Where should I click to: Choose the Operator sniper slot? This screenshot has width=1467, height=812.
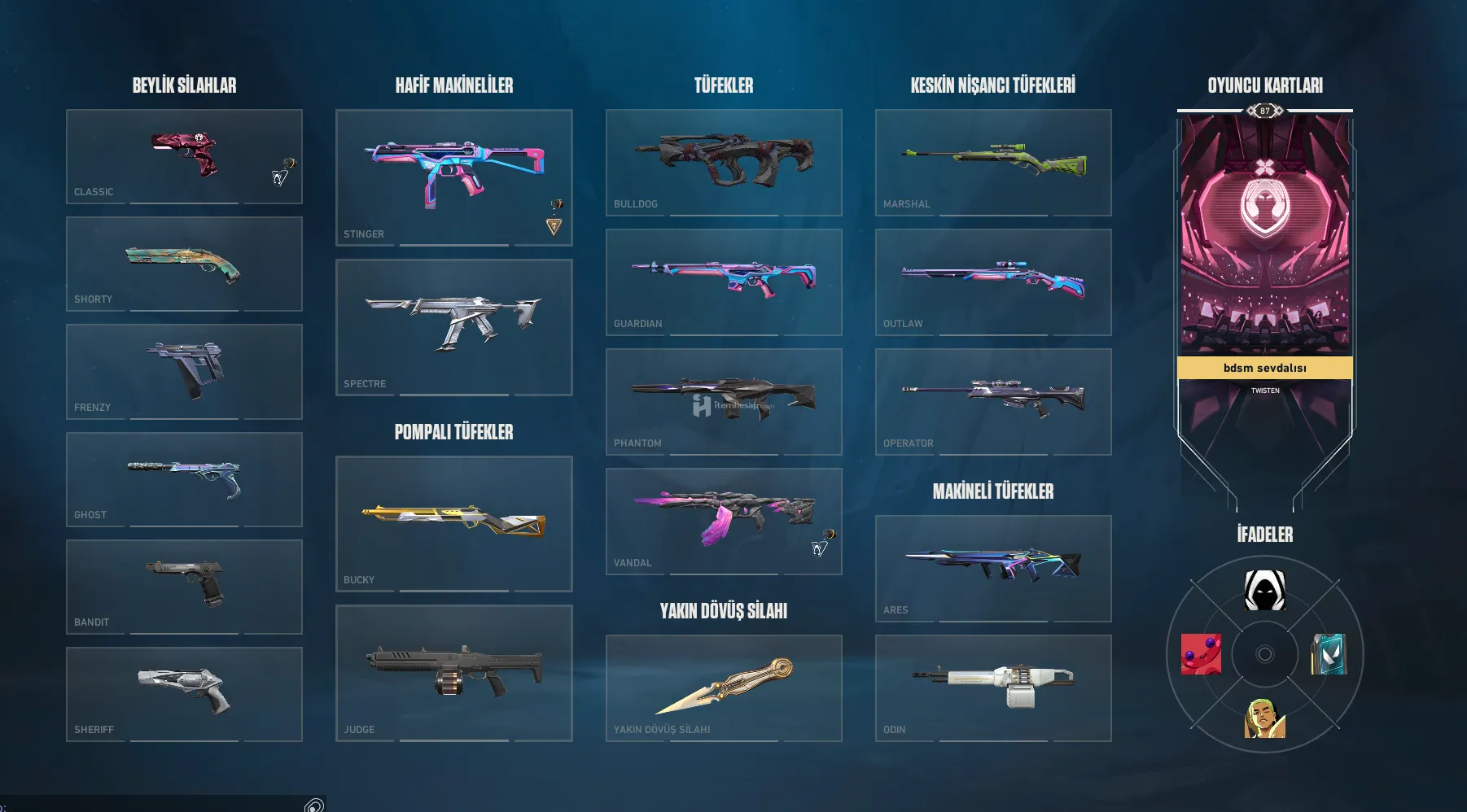coord(993,401)
